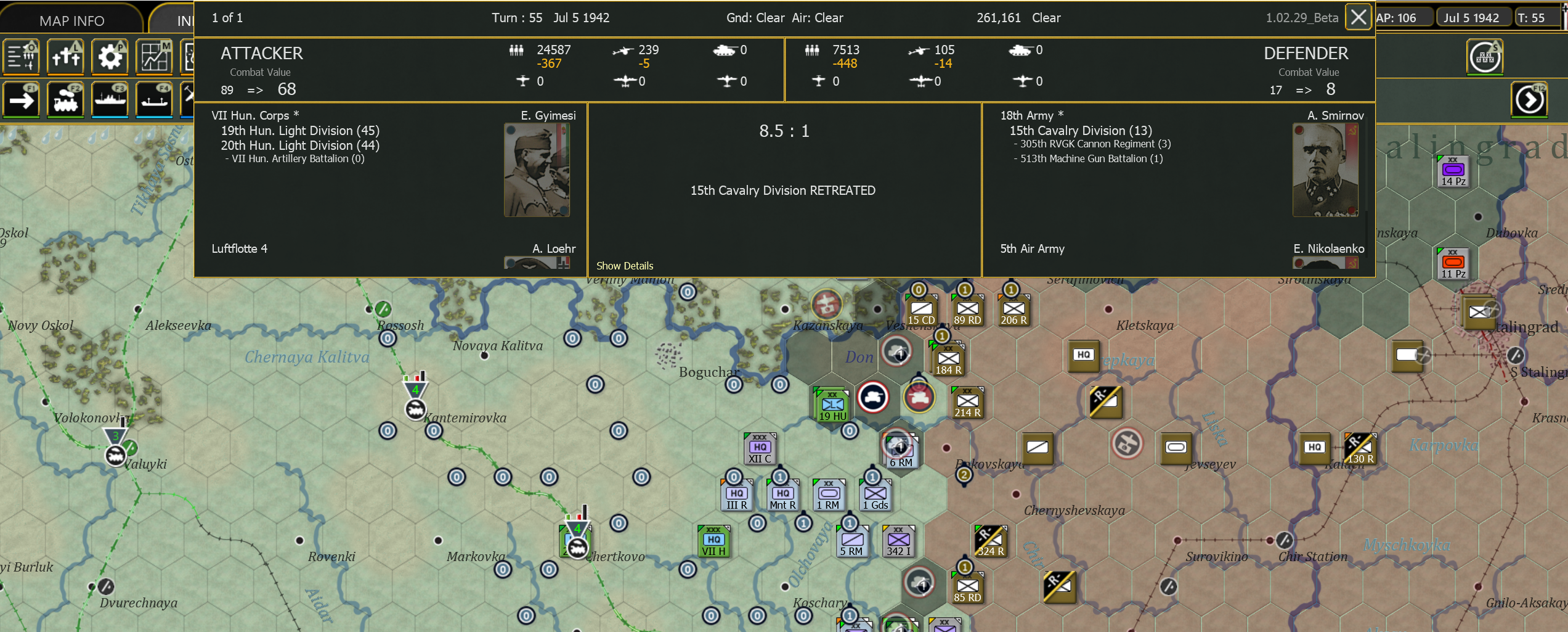The width and height of the screenshot is (1568, 632).
Task: Expand combat details via Show Details
Action: click(x=625, y=266)
